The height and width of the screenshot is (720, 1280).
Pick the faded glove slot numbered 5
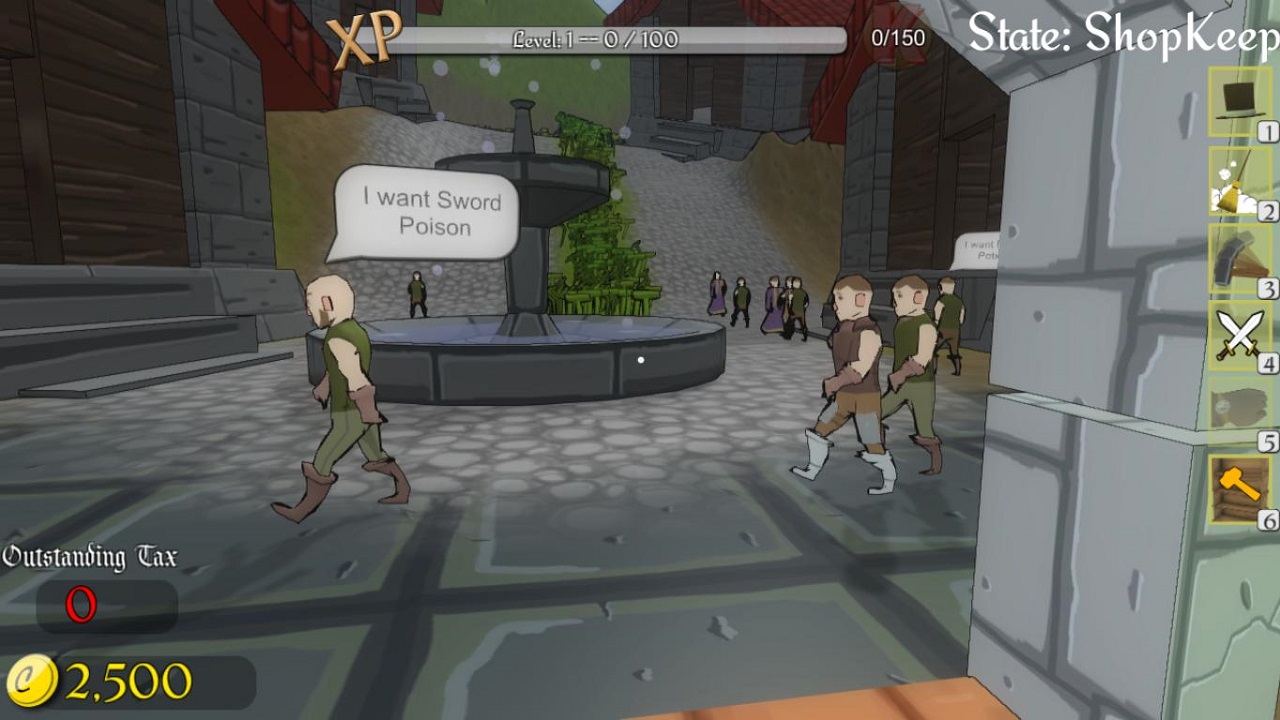pyautogui.click(x=1239, y=411)
